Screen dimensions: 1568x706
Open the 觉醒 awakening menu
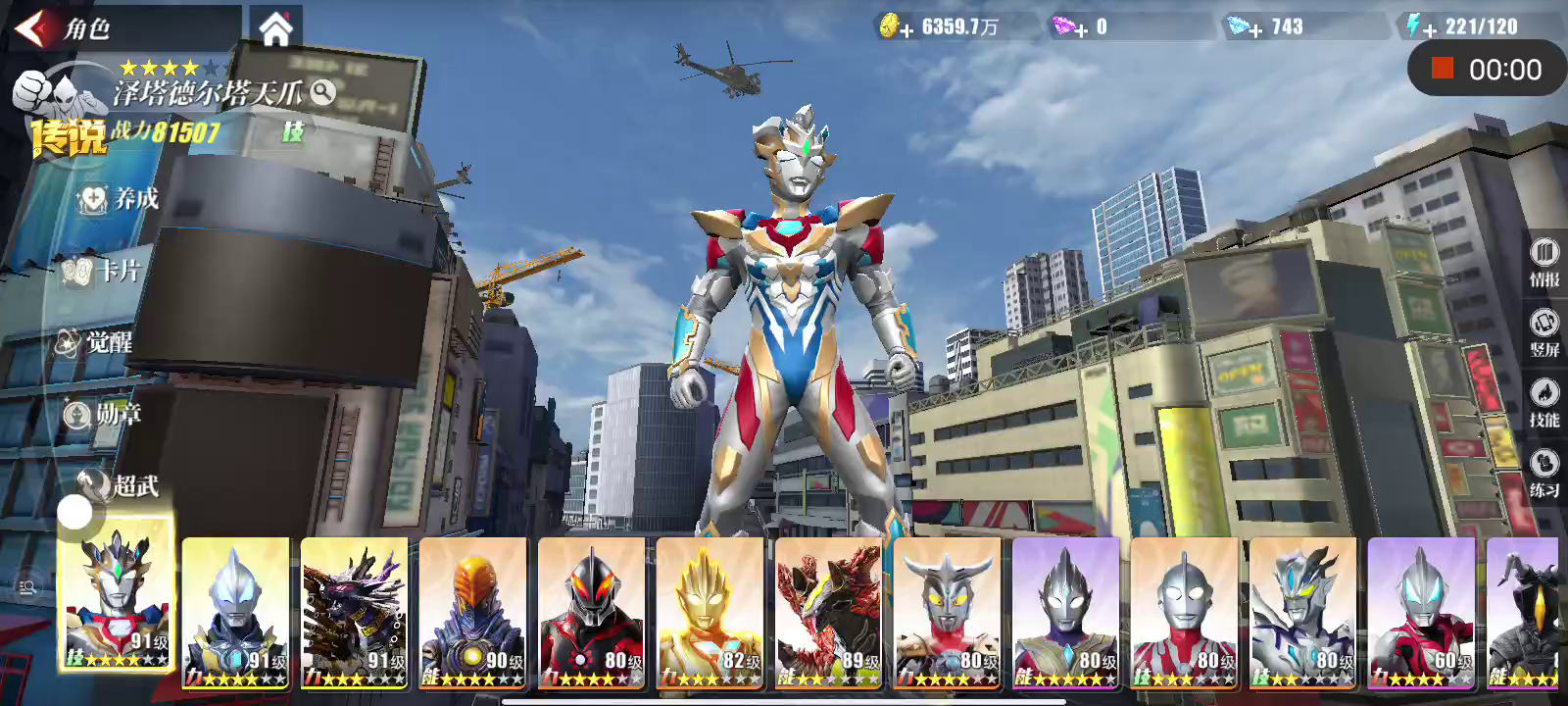coord(95,342)
